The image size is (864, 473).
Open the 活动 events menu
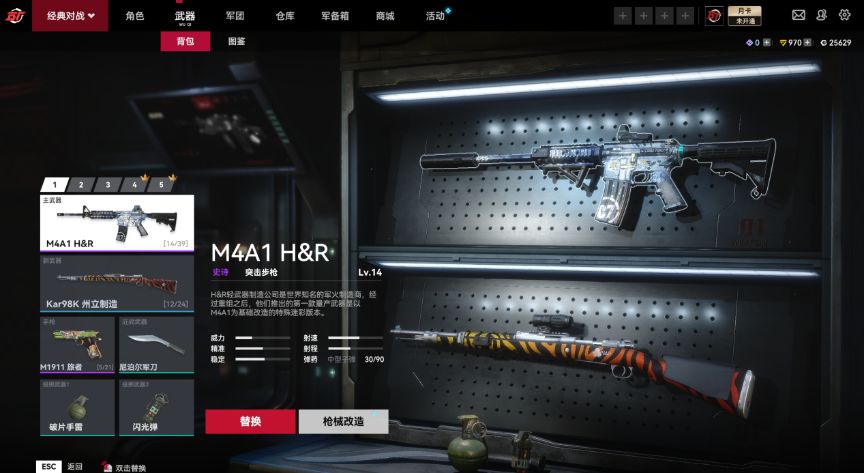point(435,16)
